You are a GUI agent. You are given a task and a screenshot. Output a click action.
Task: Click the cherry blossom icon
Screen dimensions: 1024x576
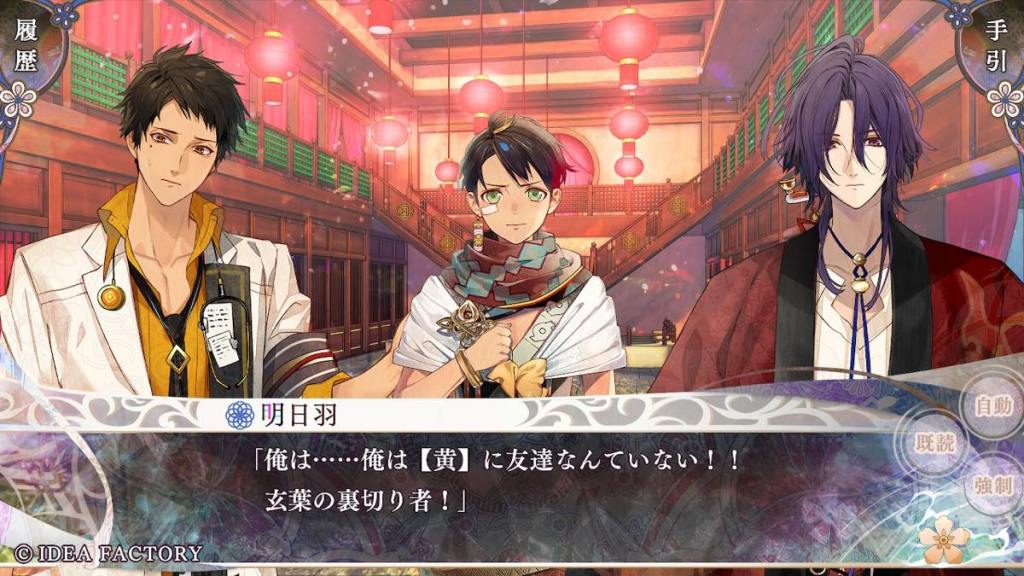pos(944,542)
